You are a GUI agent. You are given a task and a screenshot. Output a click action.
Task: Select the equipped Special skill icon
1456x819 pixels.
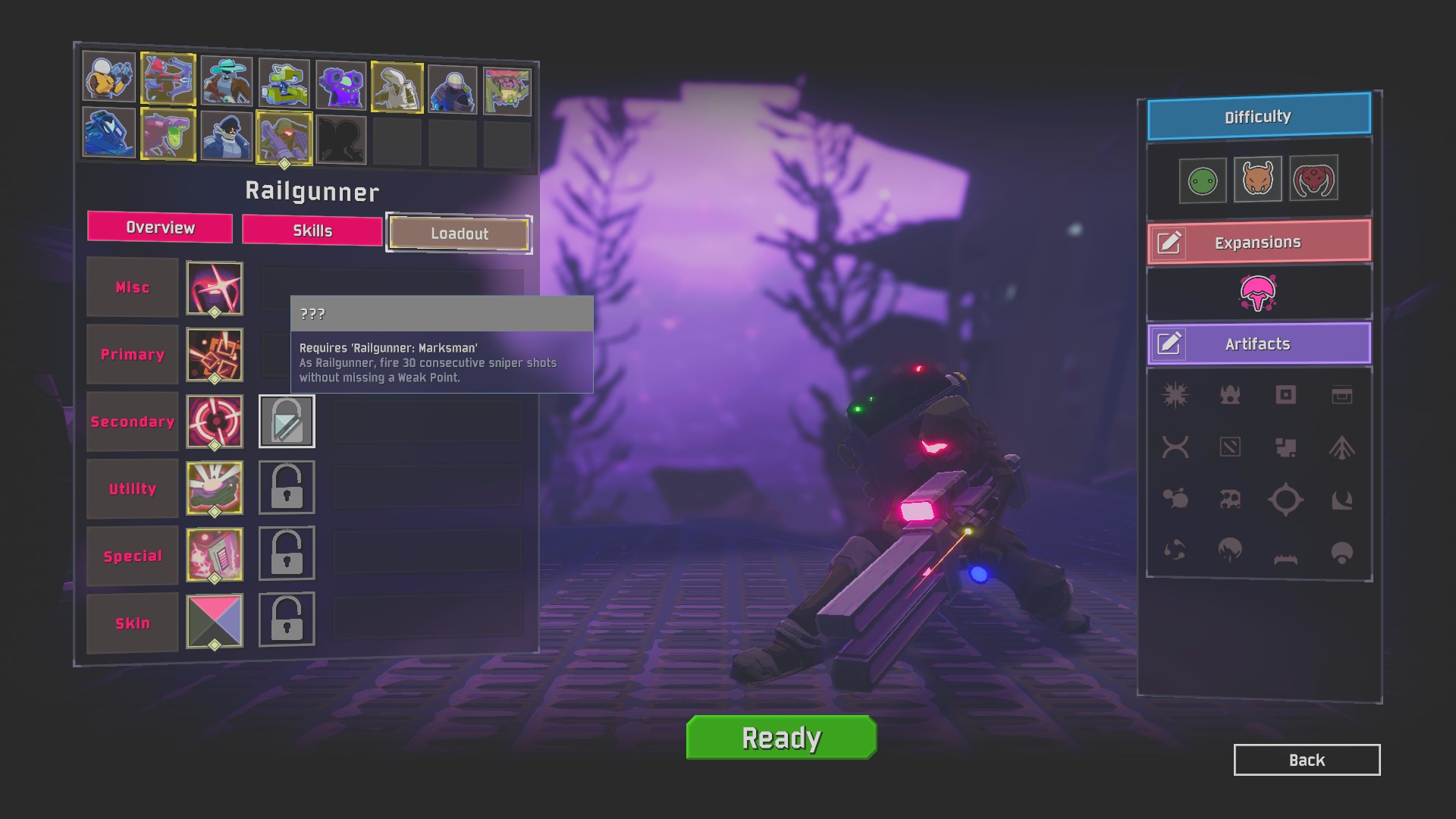click(215, 555)
